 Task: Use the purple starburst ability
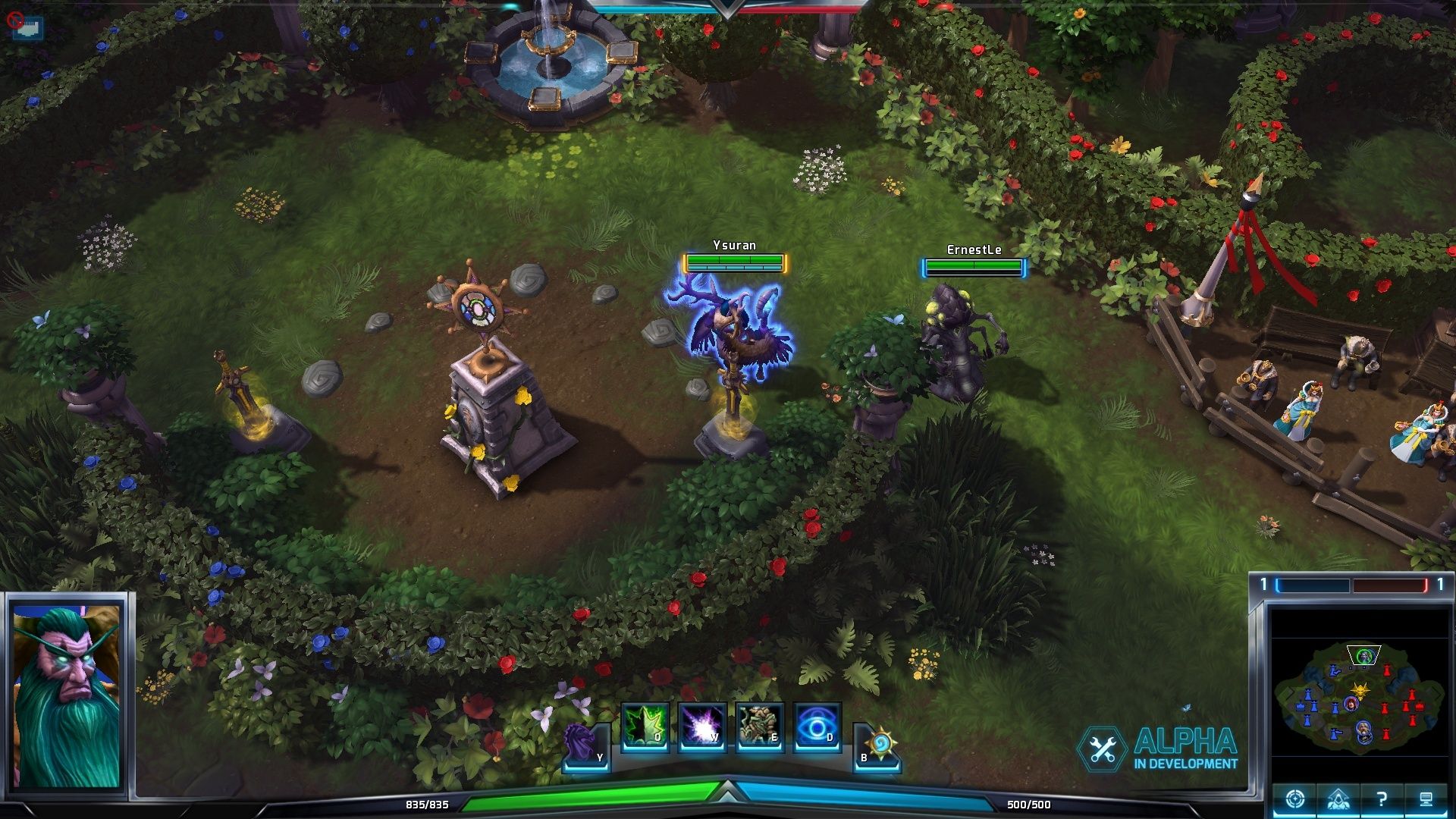coord(702,726)
